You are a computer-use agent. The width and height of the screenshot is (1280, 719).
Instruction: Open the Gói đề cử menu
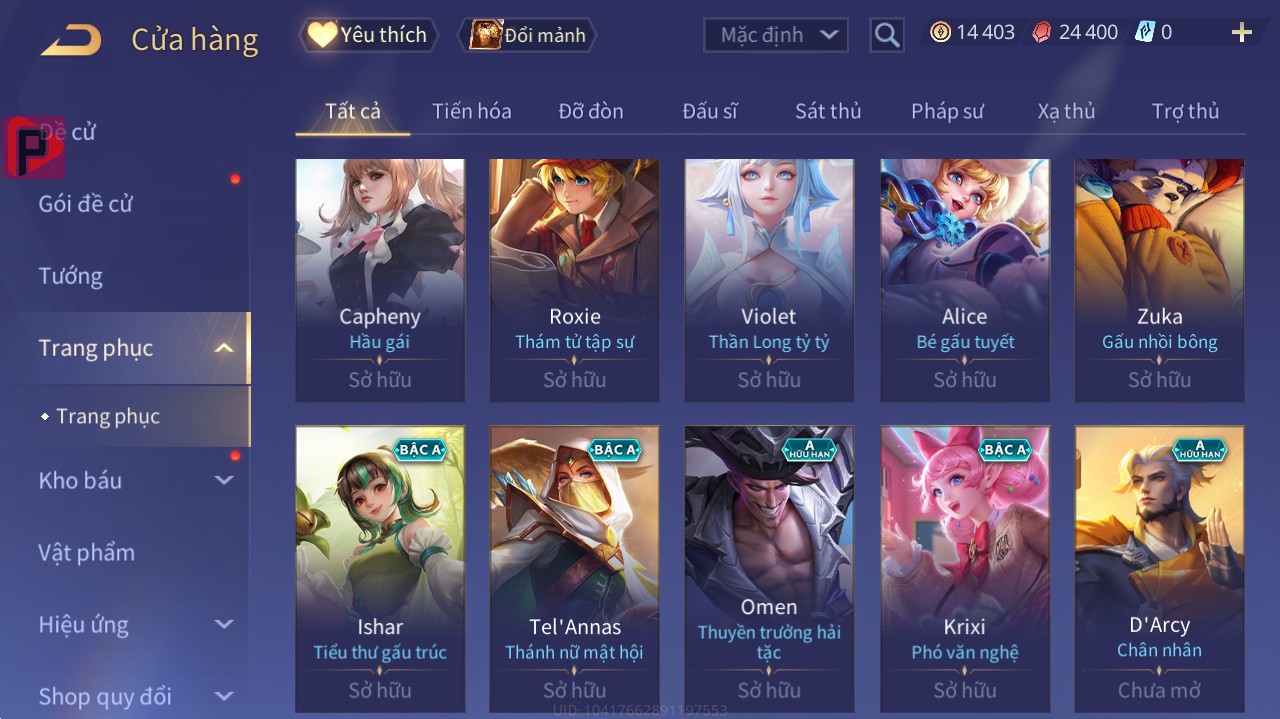pos(86,204)
